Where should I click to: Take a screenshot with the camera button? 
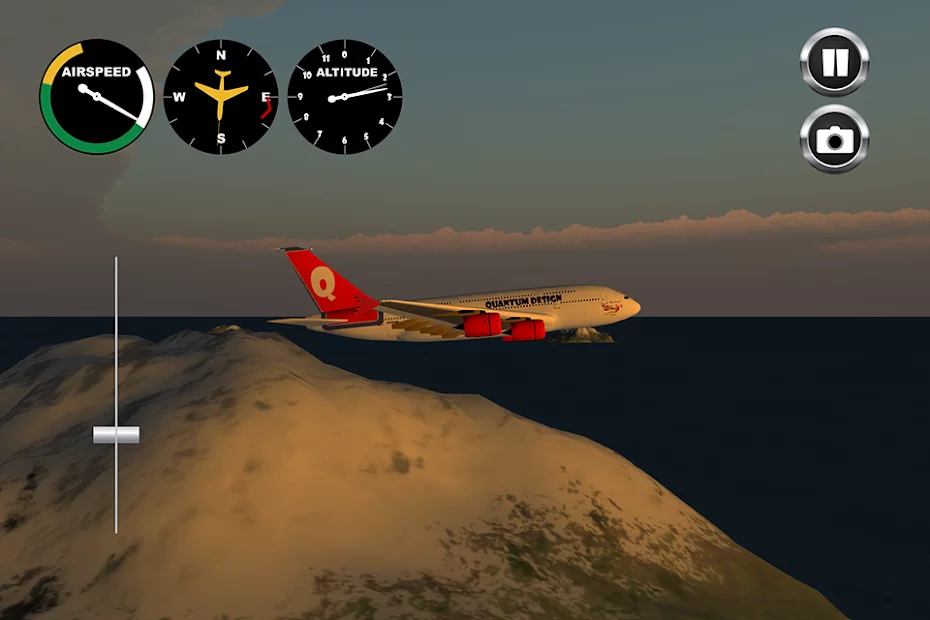tap(834, 139)
